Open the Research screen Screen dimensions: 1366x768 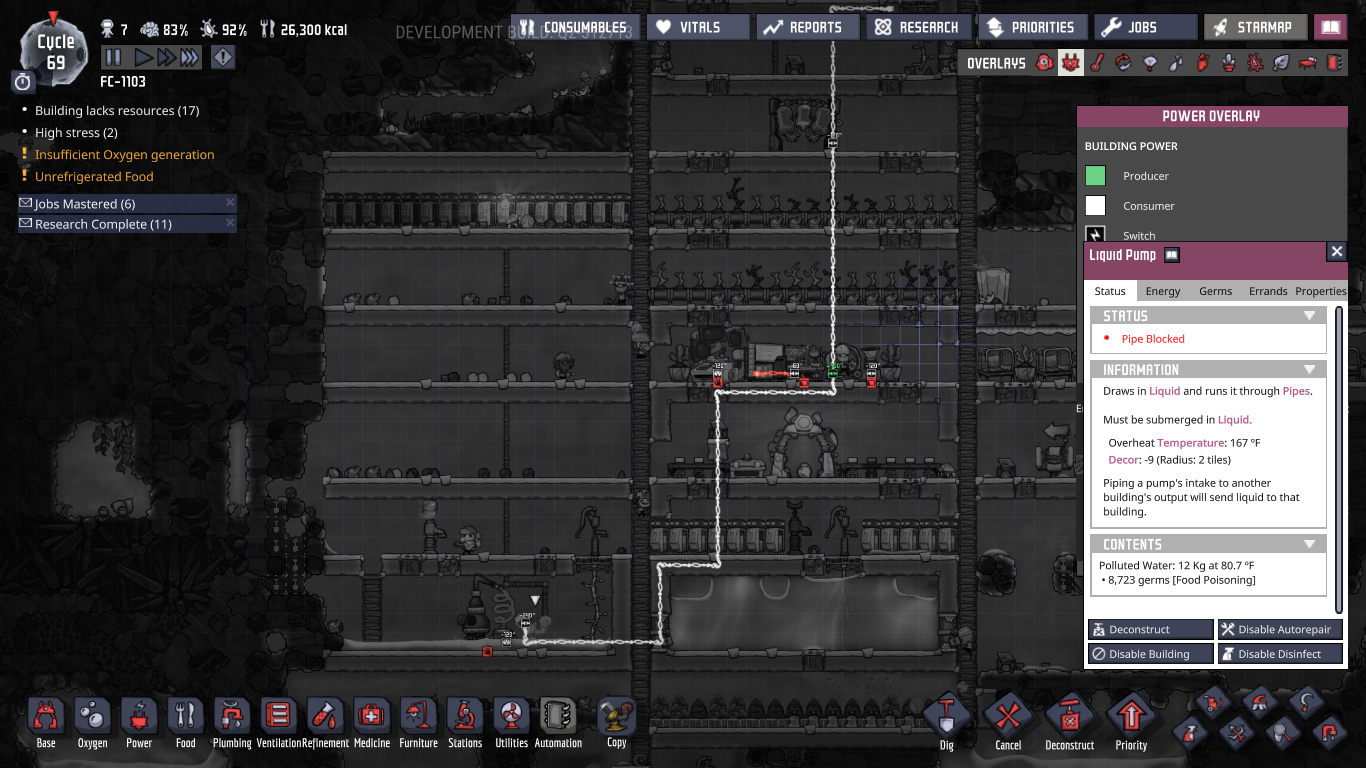[x=919, y=26]
